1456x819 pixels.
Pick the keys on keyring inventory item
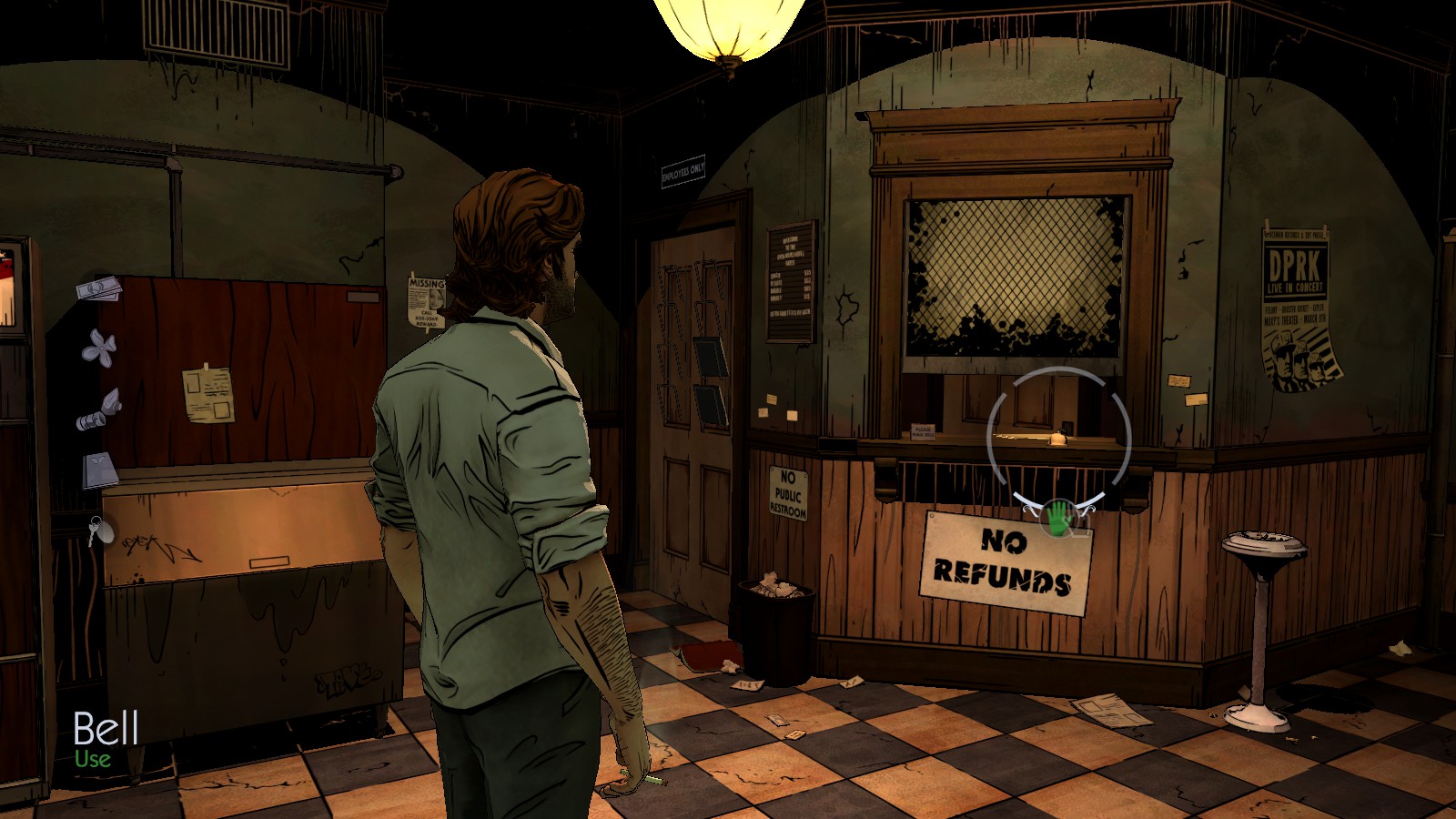point(97,530)
